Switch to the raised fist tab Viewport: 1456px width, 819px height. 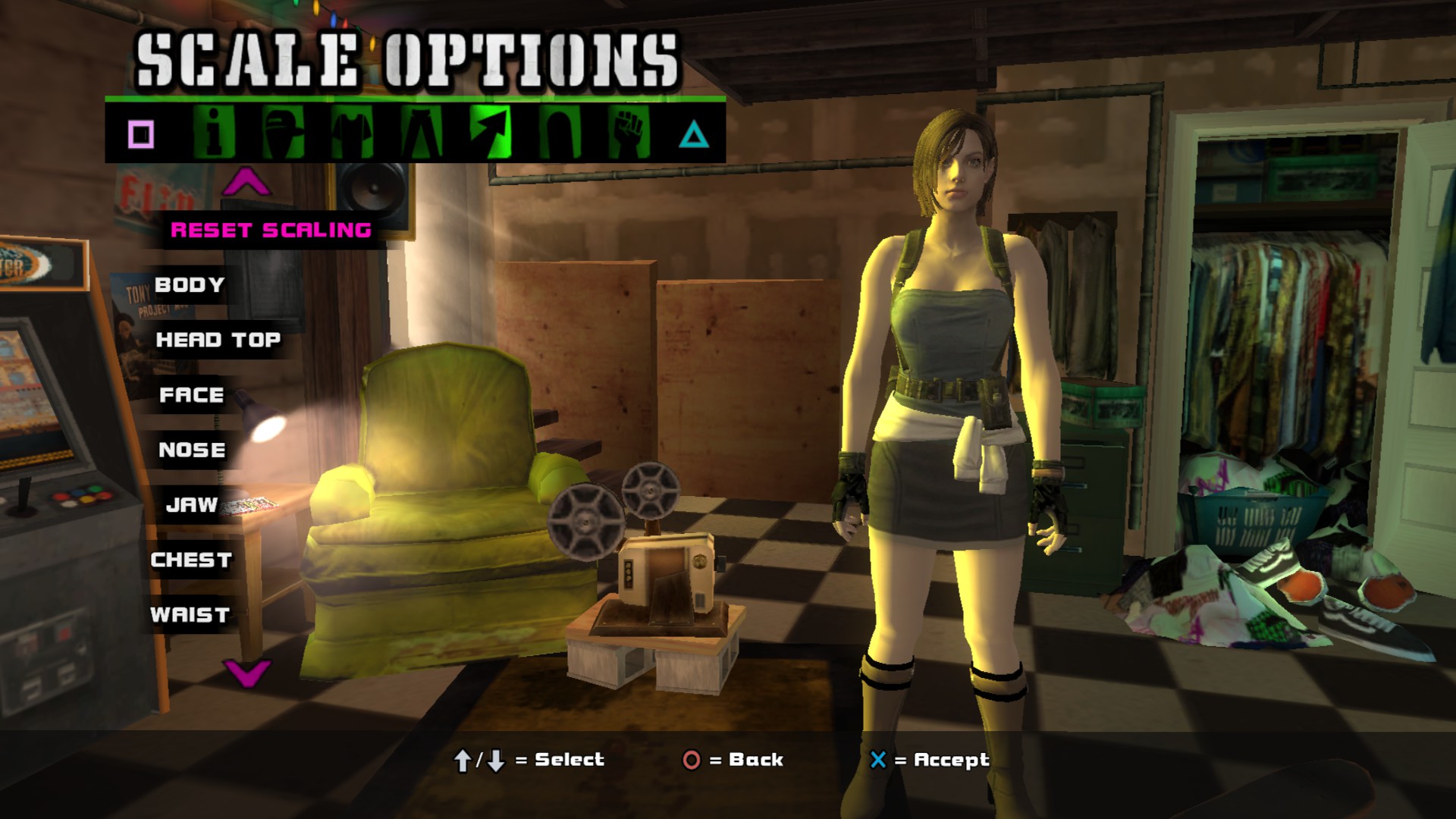click(629, 133)
